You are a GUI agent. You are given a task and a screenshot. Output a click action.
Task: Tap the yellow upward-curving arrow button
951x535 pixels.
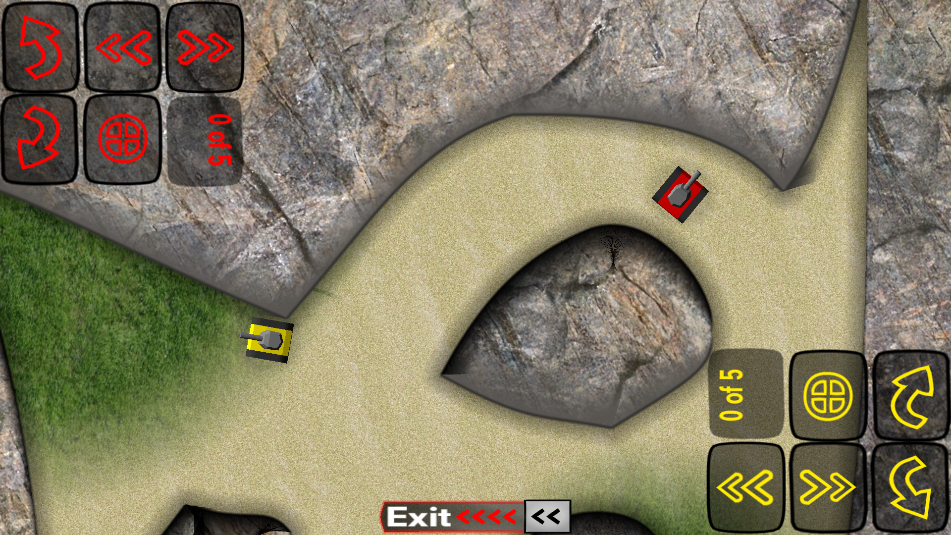click(911, 395)
